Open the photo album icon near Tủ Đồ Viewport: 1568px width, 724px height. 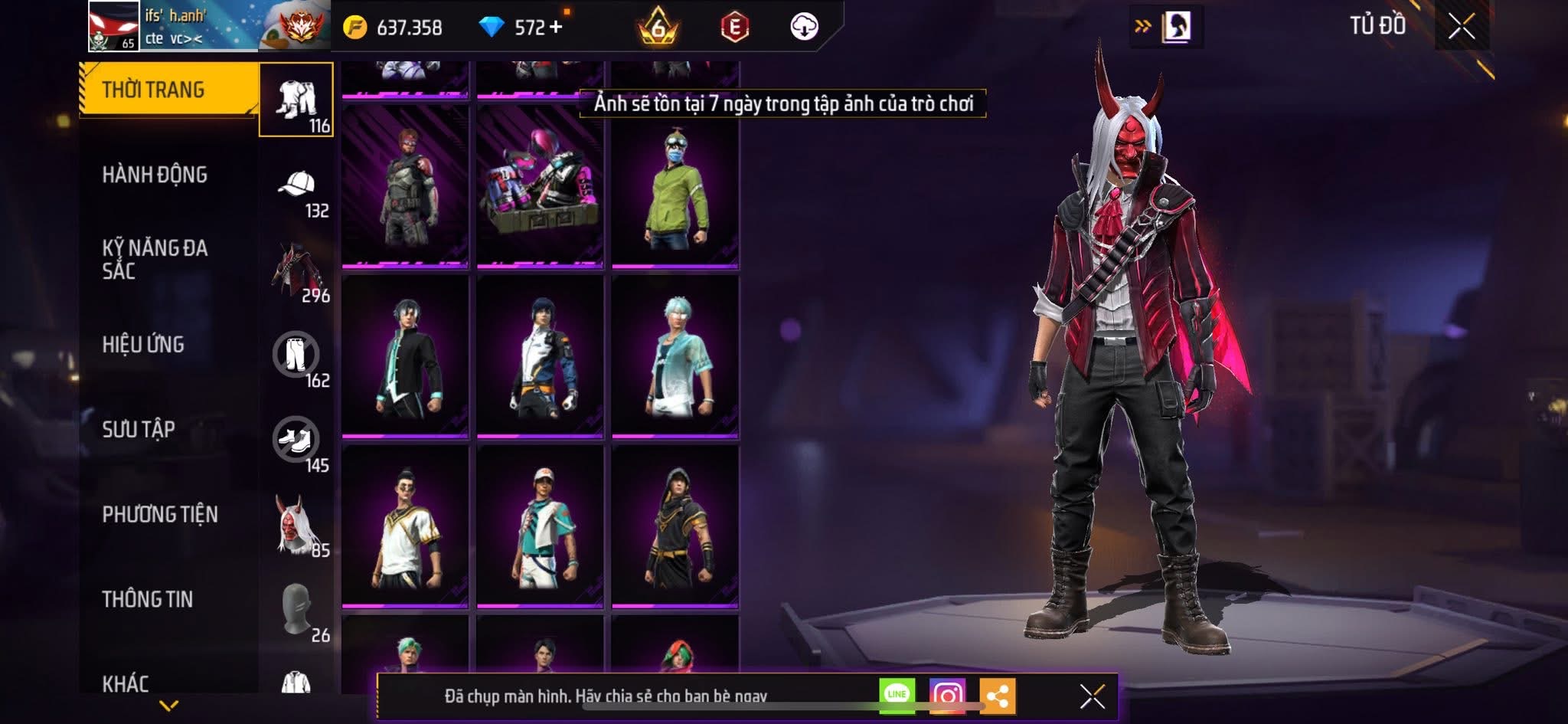pyautogui.click(x=1179, y=25)
